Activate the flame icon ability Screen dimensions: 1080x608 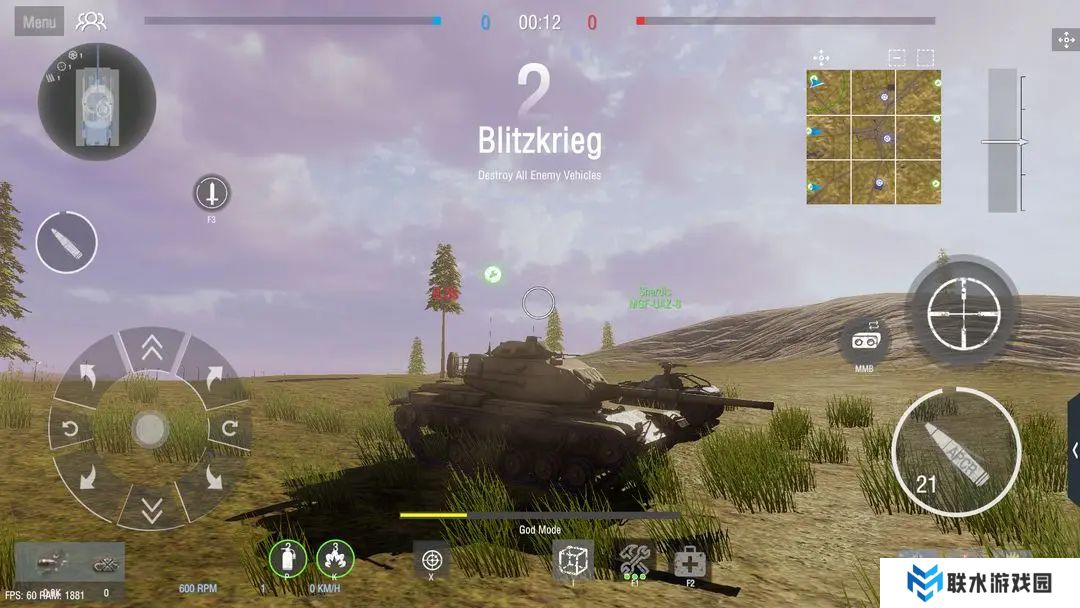coord(335,559)
